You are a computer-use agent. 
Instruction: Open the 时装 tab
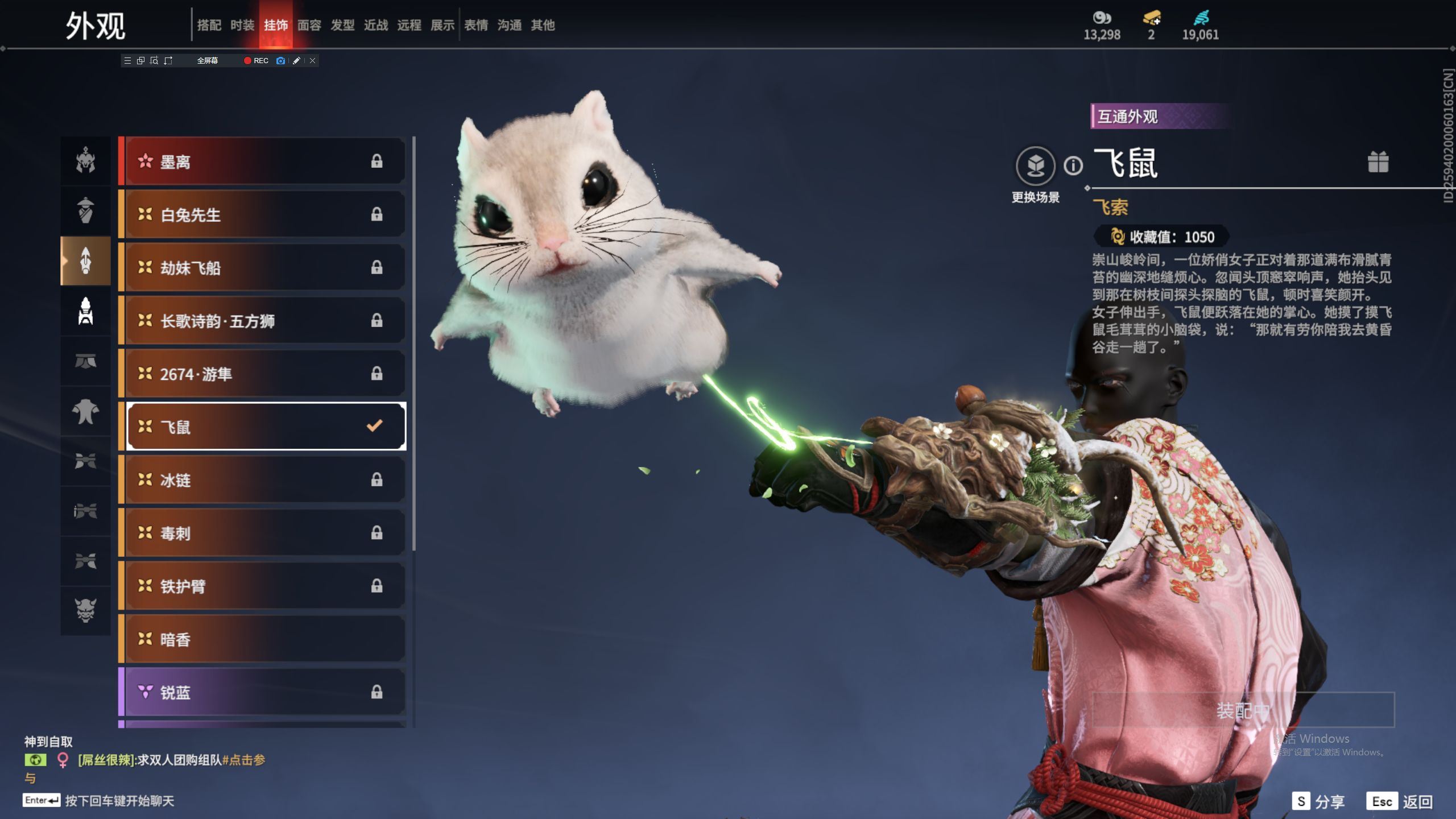point(242,25)
